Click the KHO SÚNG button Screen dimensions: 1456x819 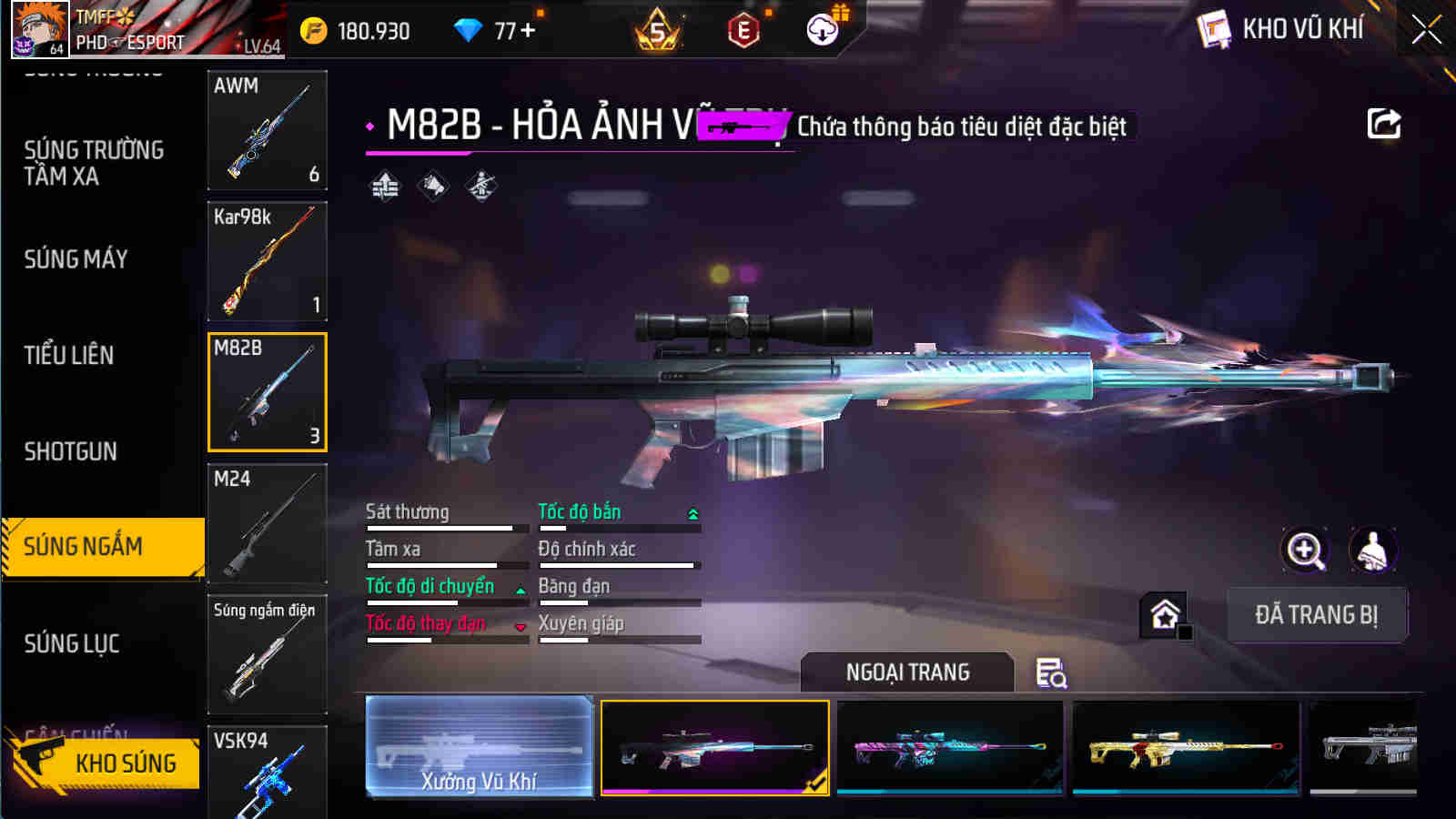tap(125, 763)
